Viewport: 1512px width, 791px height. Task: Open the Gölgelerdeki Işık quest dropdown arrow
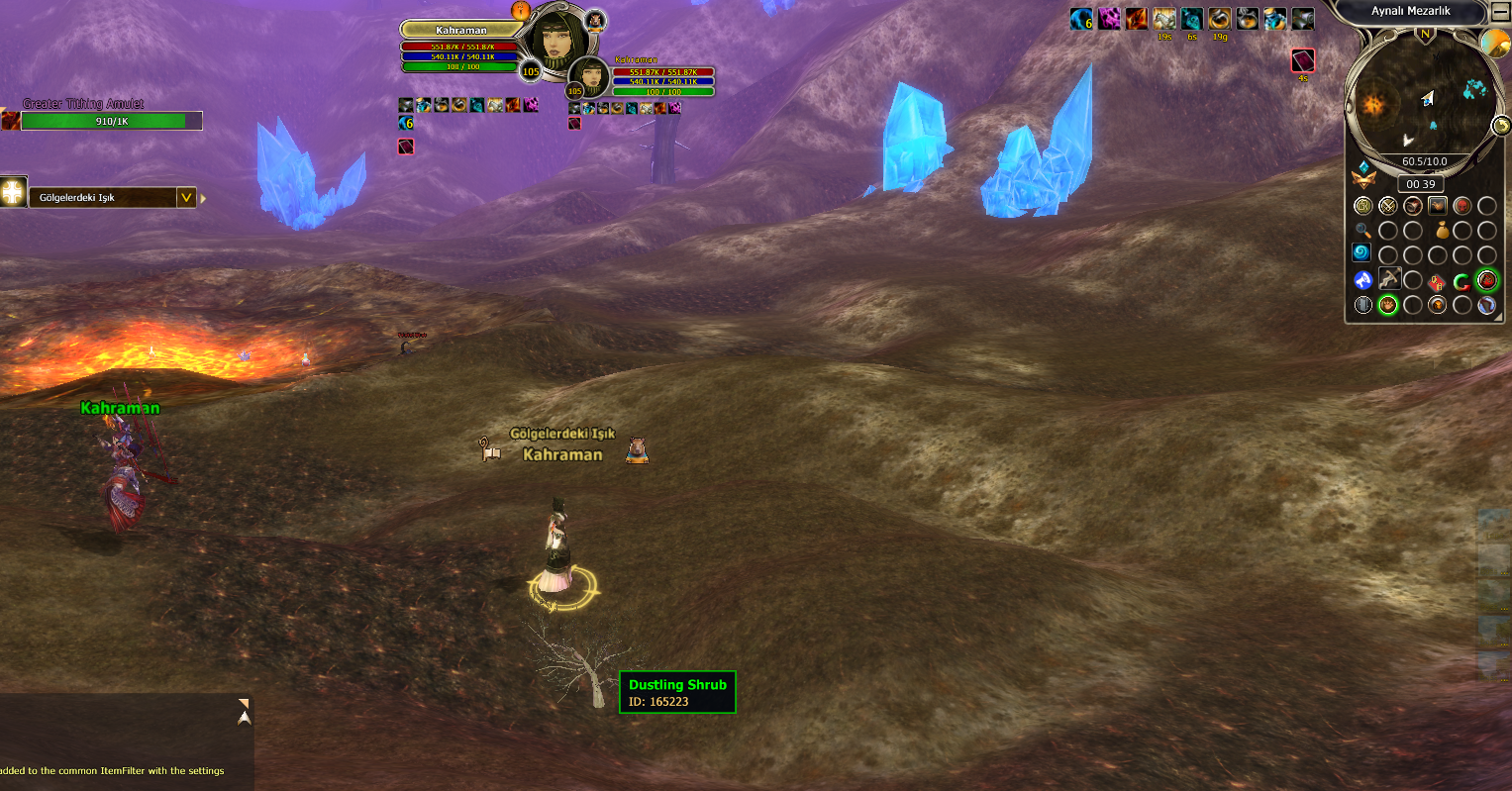click(x=186, y=197)
